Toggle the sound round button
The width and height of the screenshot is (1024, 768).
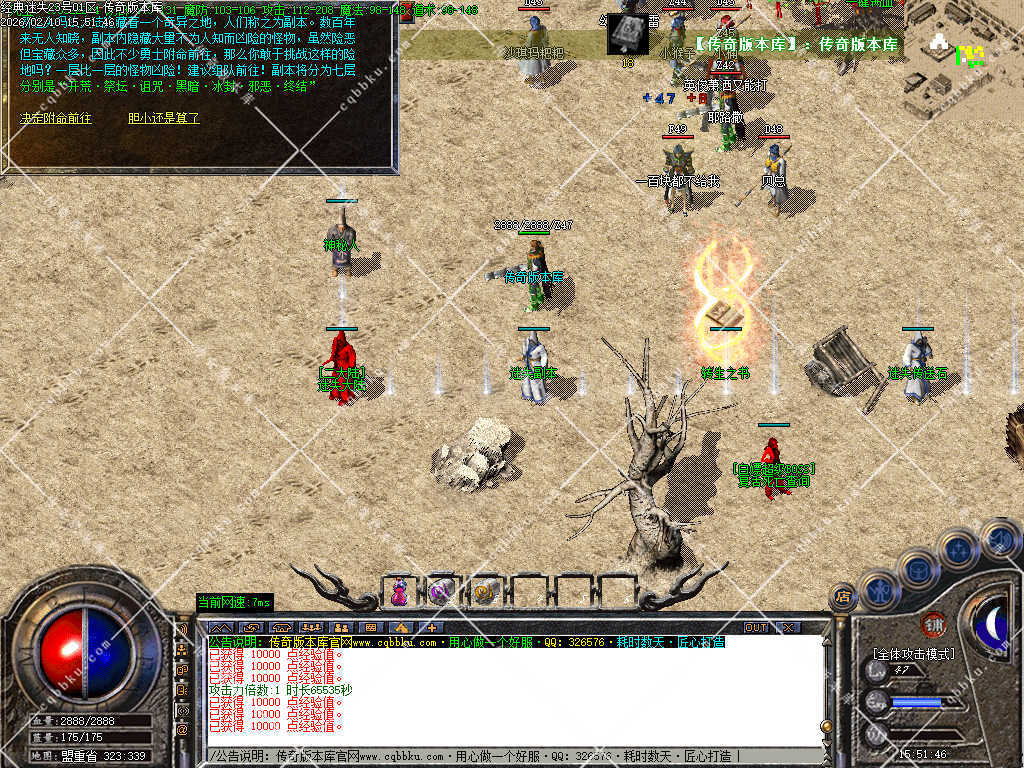tap(998, 537)
